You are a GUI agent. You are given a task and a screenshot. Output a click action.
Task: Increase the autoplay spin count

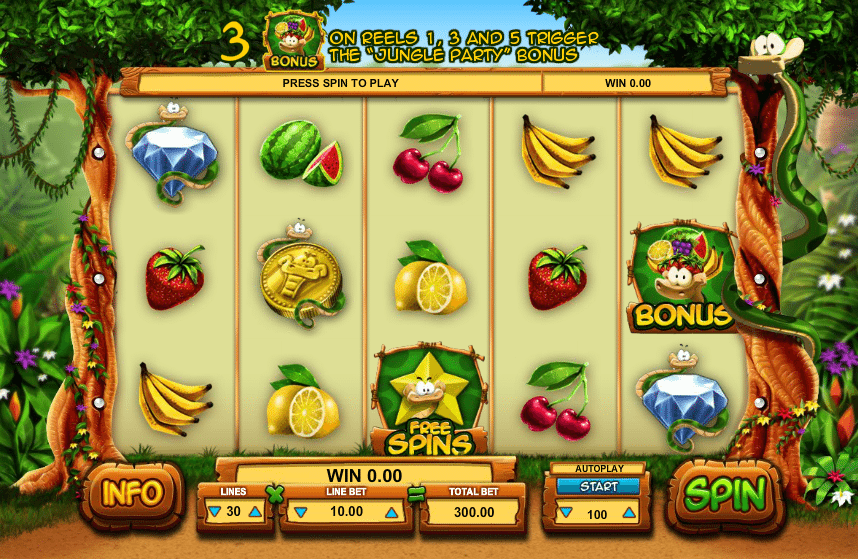pyautogui.click(x=631, y=514)
